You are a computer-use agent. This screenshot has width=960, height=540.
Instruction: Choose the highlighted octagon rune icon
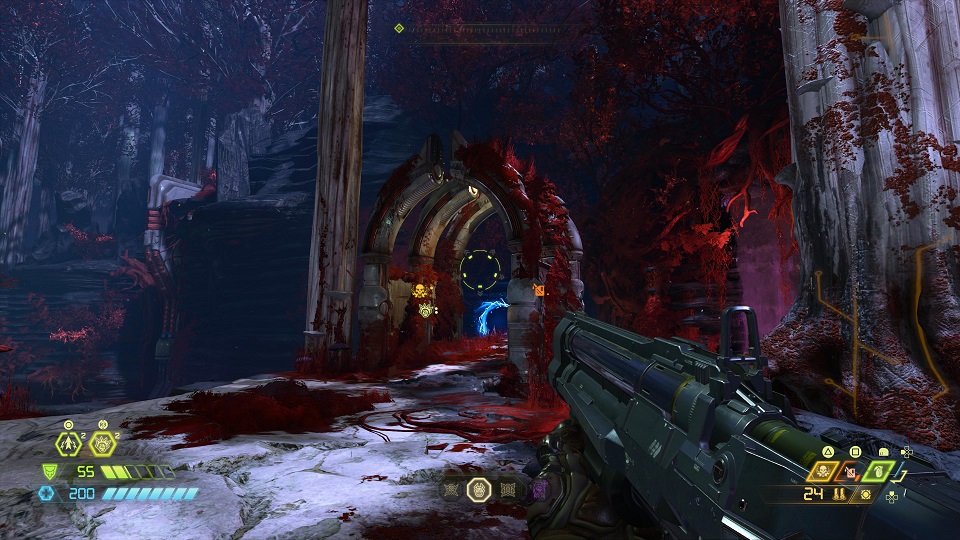coord(478,489)
